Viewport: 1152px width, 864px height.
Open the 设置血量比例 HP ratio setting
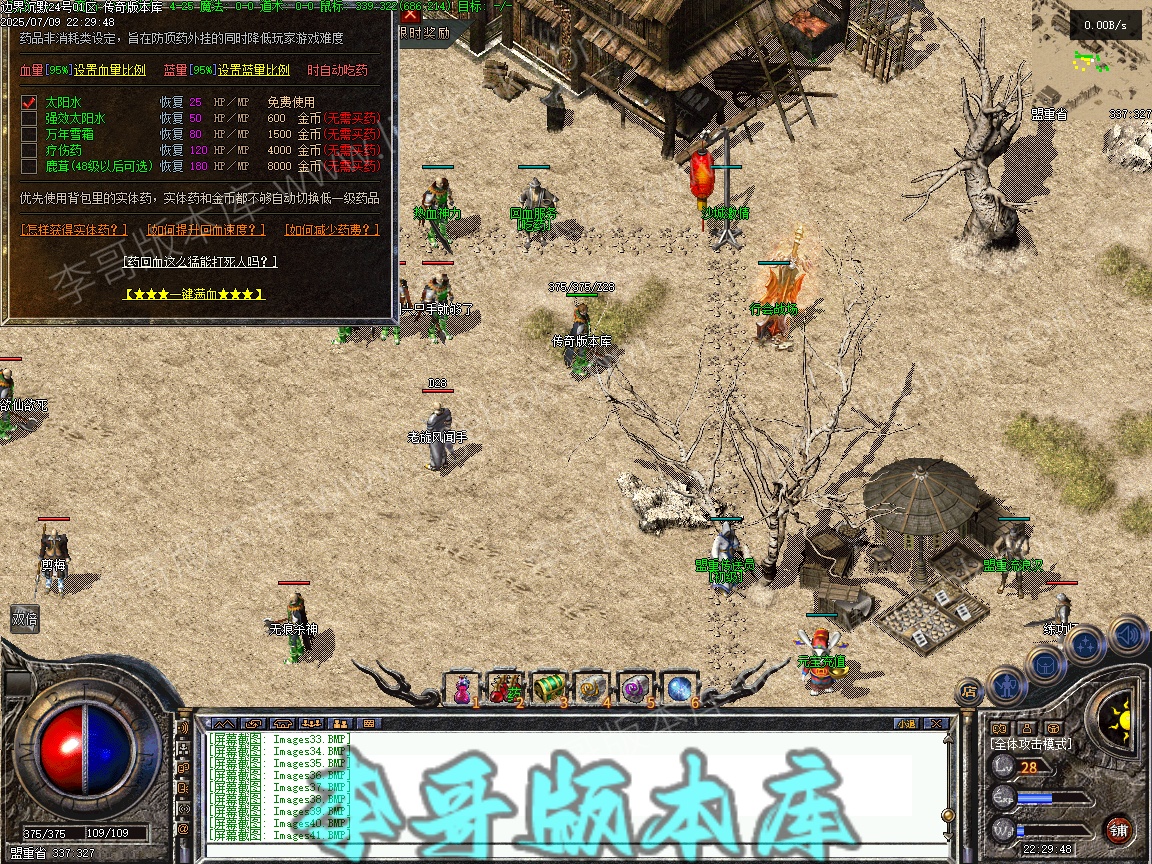(x=110, y=71)
